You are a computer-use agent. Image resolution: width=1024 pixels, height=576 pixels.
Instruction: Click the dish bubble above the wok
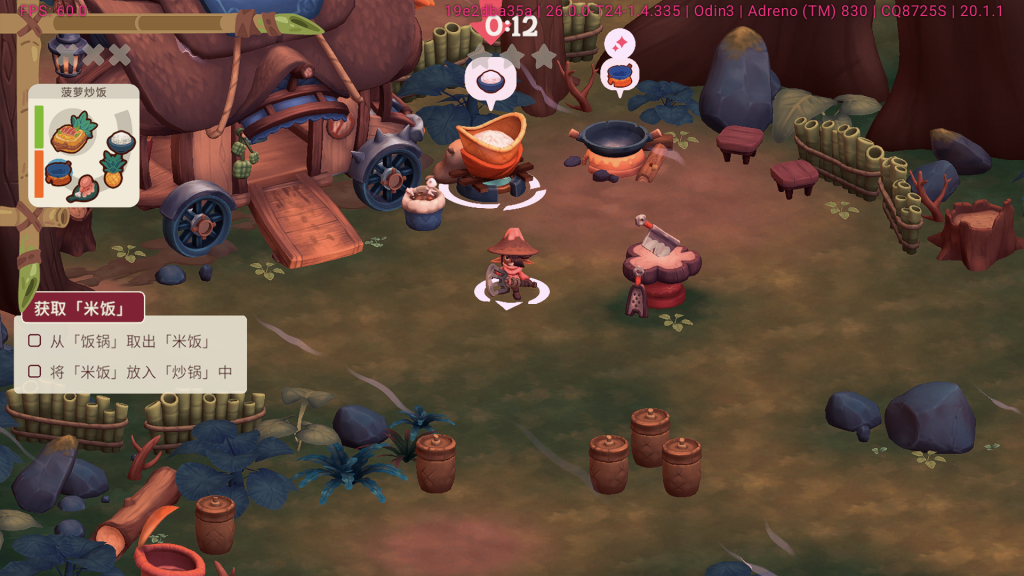[x=620, y=74]
